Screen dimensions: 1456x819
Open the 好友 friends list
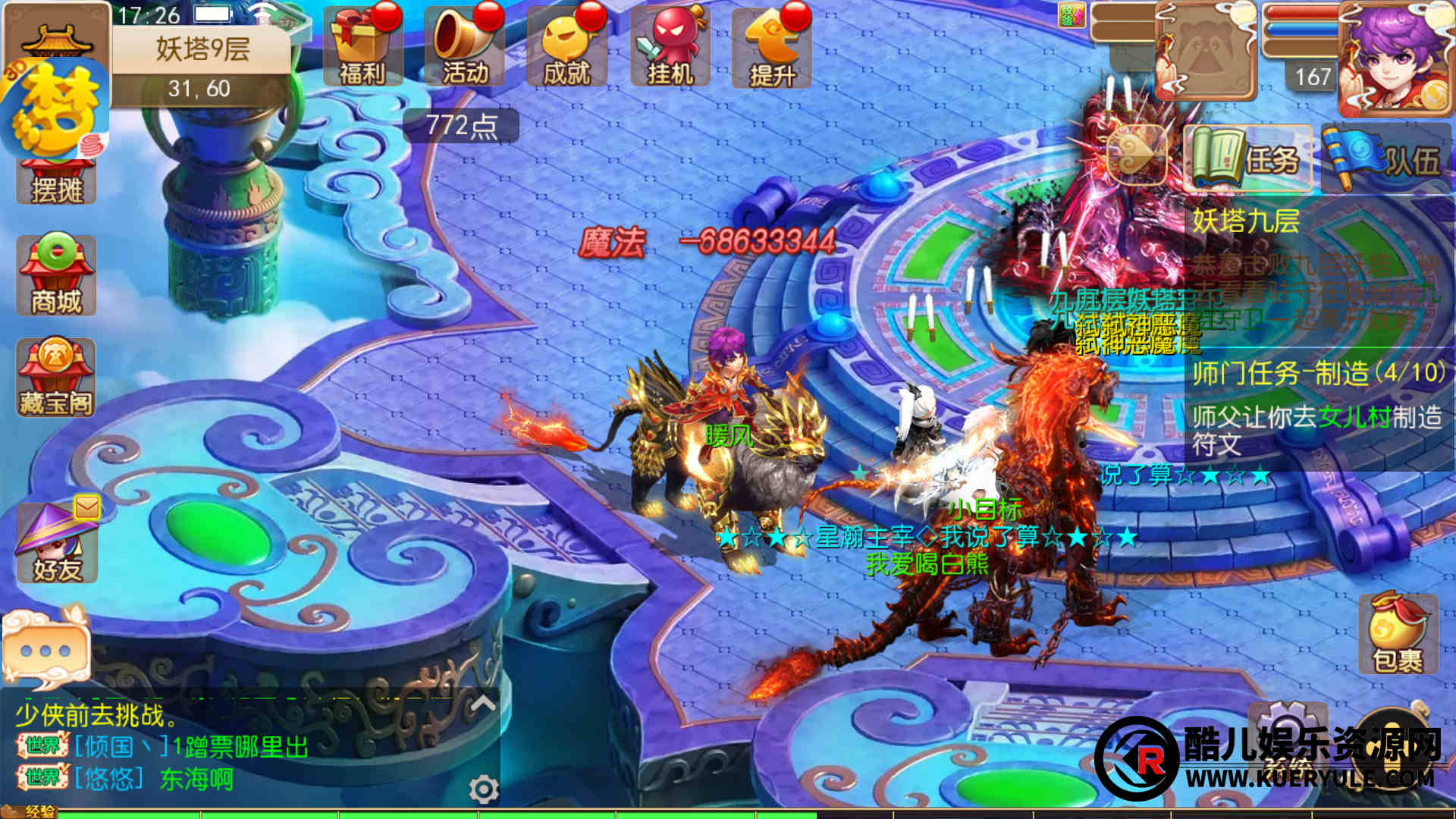coord(57,543)
